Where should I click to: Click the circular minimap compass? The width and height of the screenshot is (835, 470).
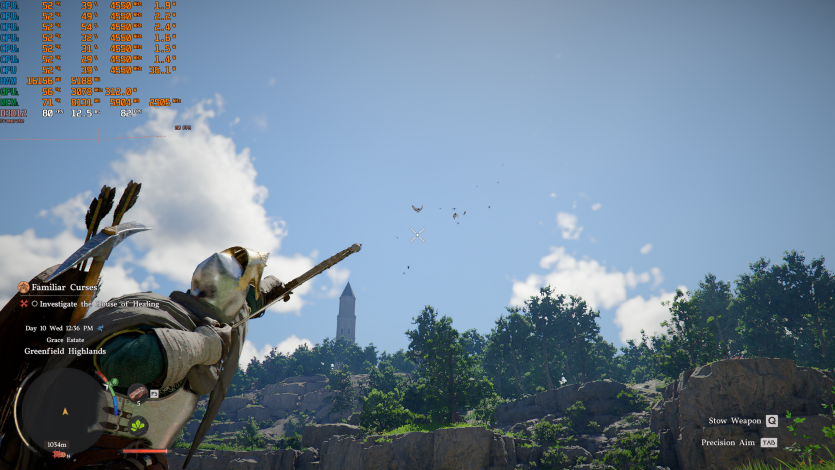point(66,410)
